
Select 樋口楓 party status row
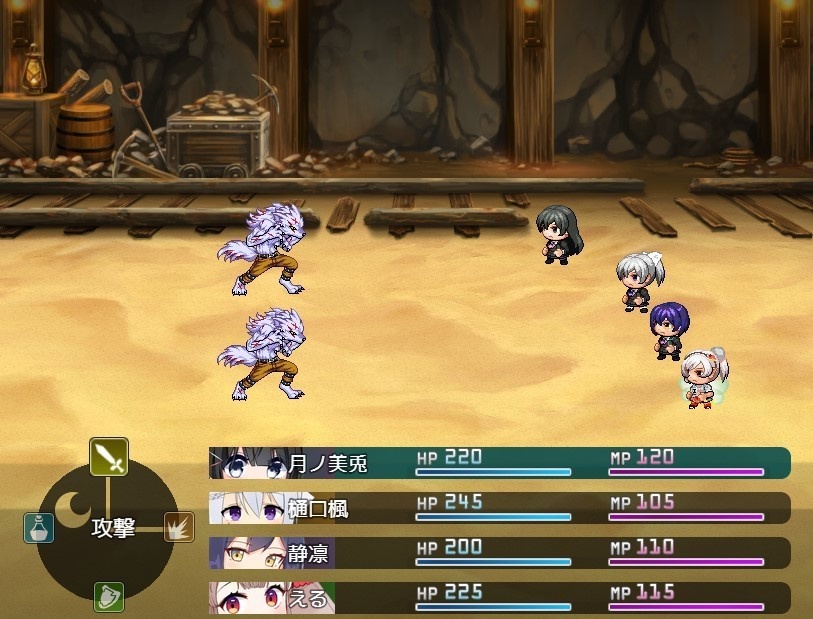[x=500, y=508]
